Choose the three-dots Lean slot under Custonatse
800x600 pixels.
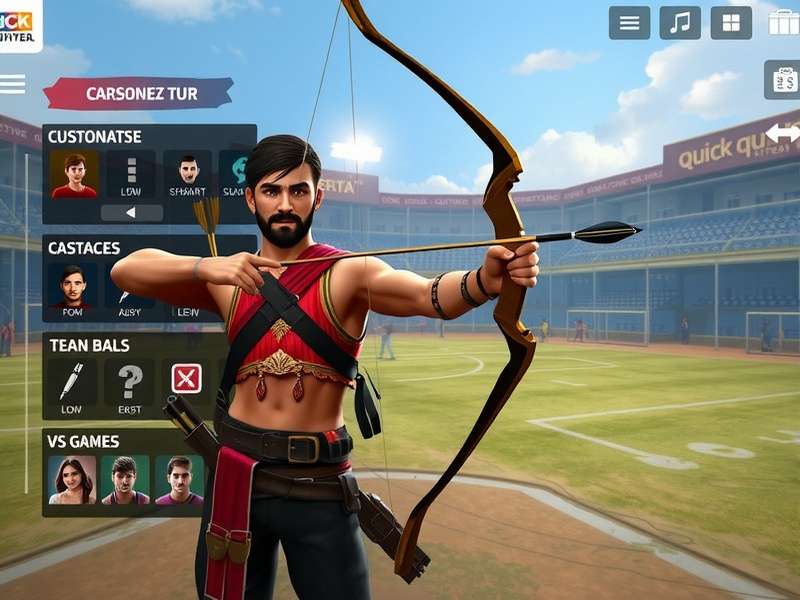[131, 174]
